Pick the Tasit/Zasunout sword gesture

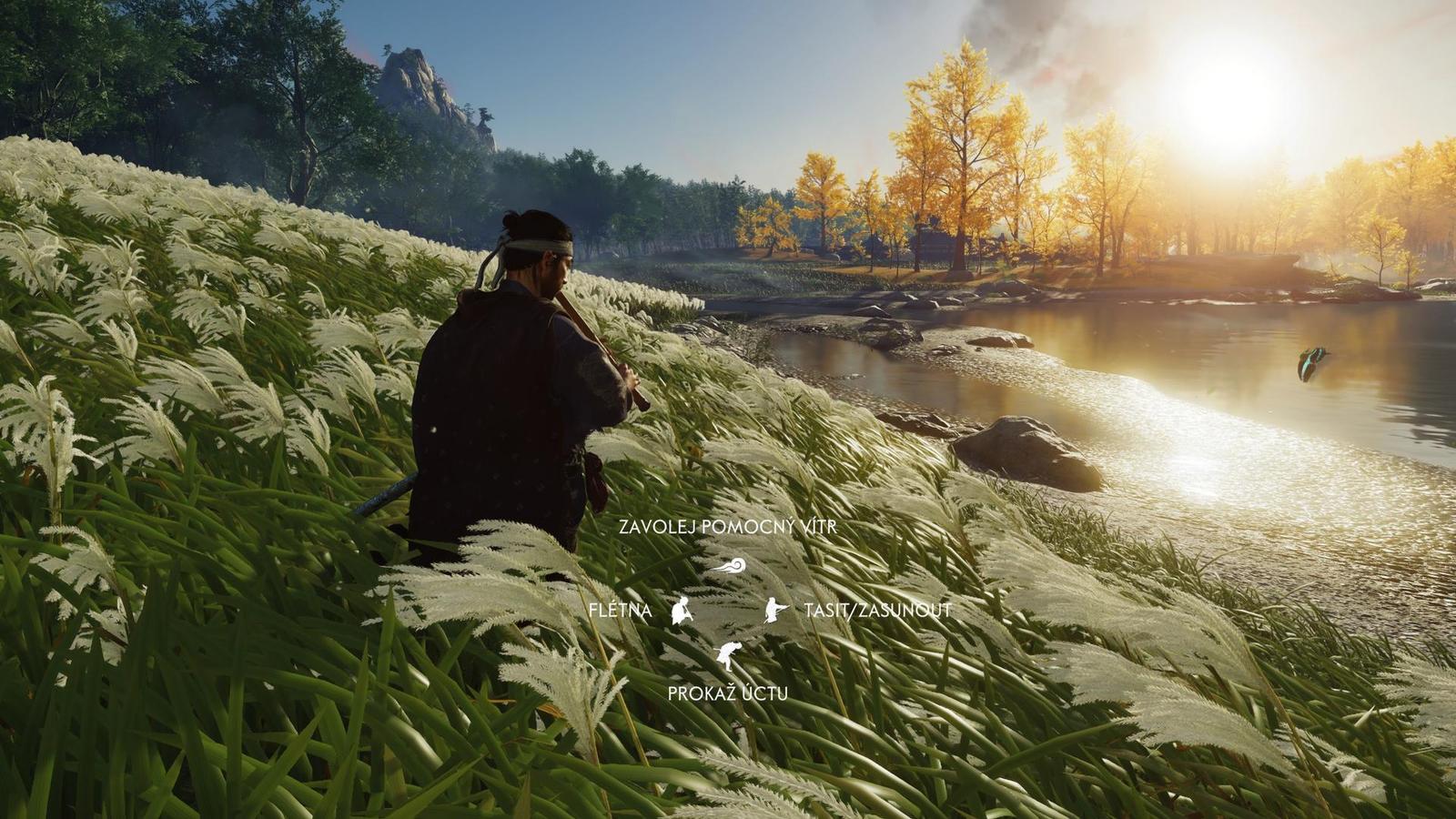(775, 610)
